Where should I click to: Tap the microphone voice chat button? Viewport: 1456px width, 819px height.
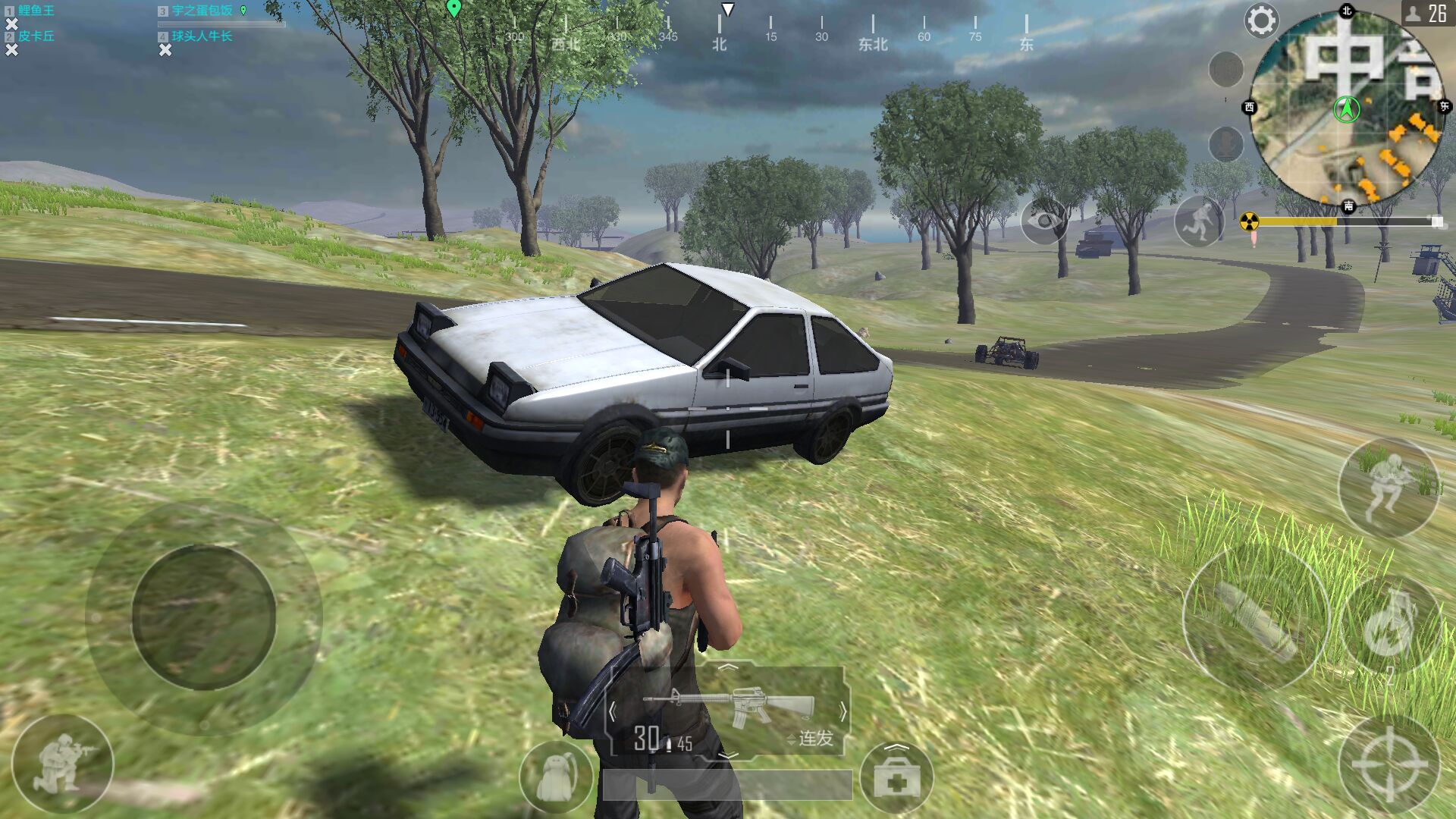1225,143
